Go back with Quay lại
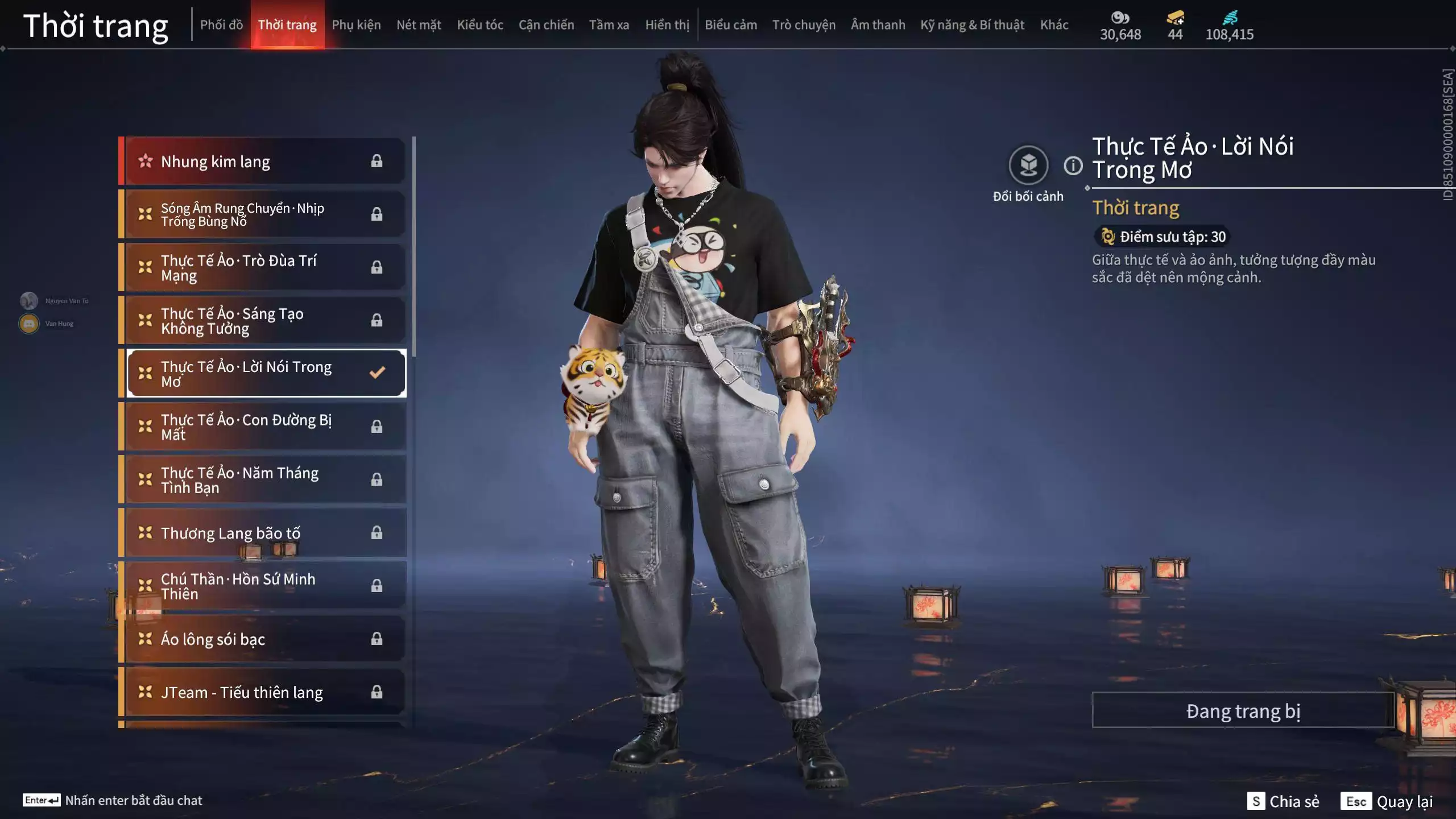 pos(1387,801)
